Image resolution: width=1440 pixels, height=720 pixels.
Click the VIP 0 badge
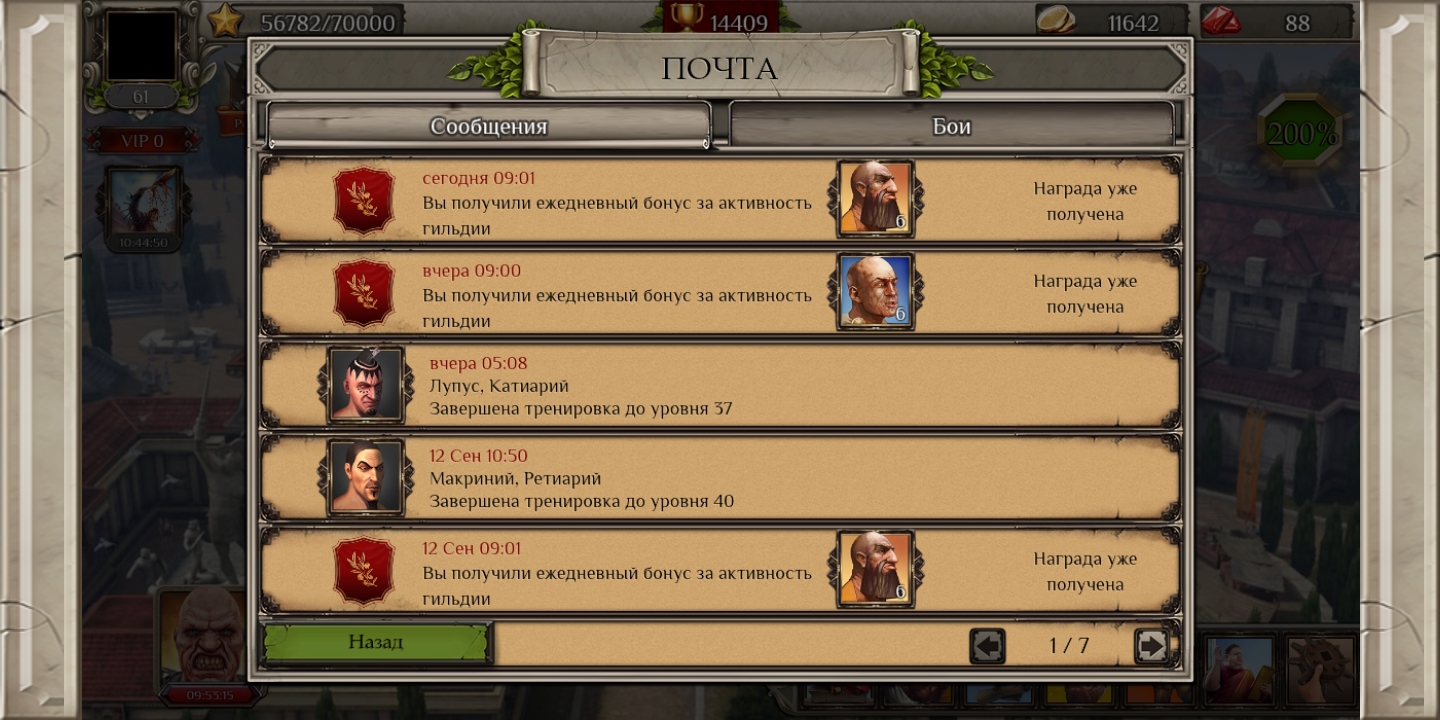coord(141,141)
